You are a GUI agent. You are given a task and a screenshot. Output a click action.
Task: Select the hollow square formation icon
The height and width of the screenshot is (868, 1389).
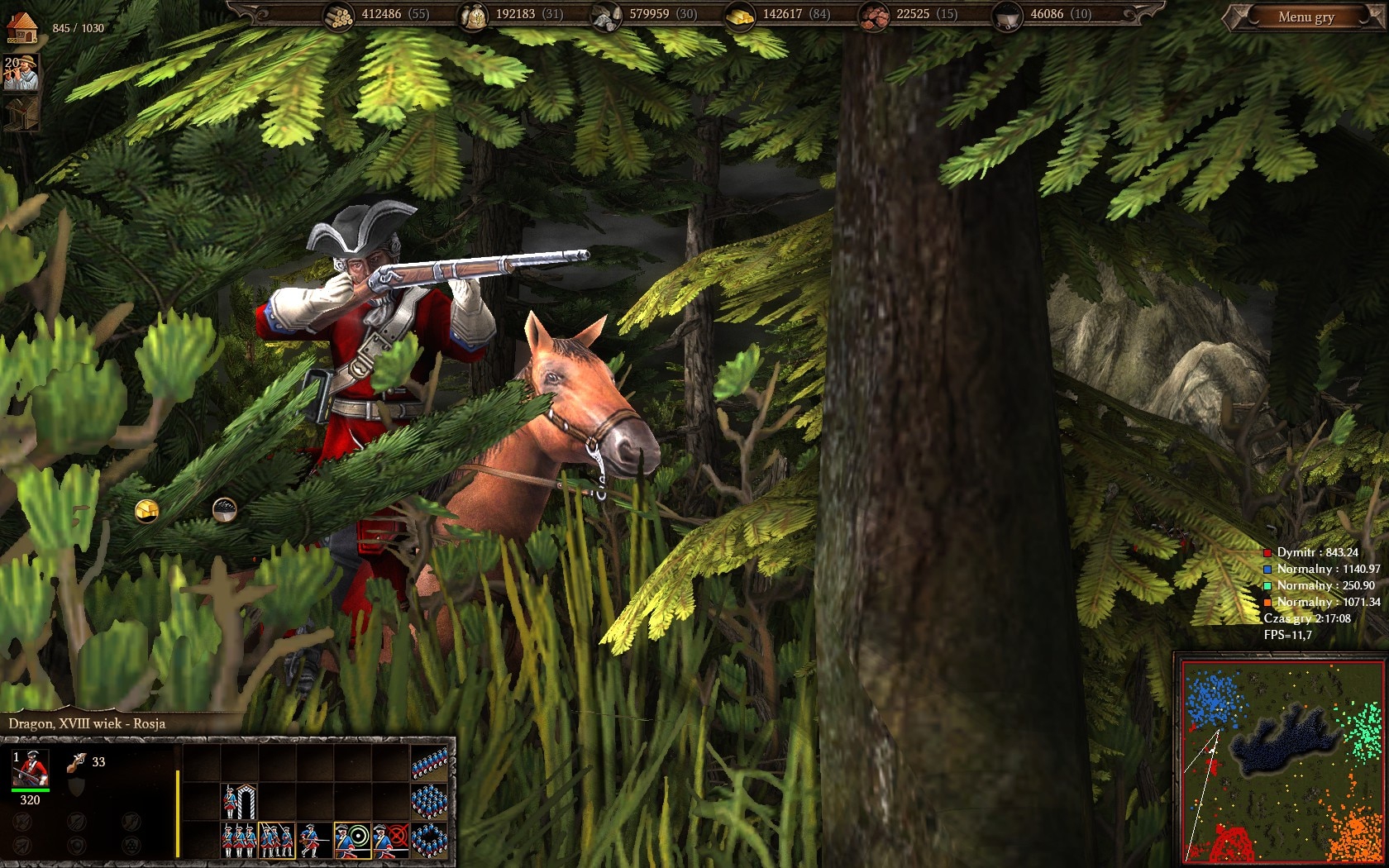(430, 841)
